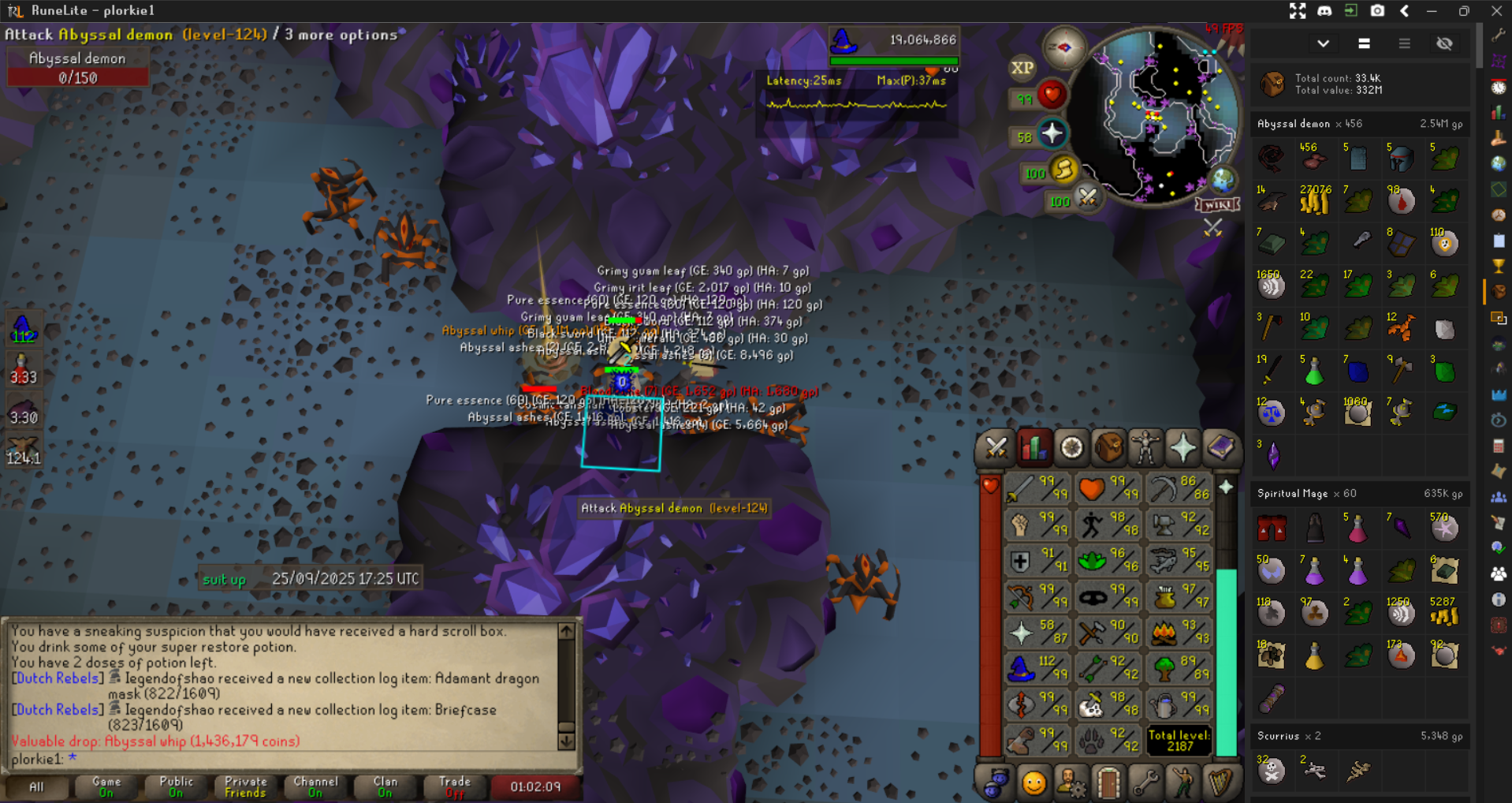Switch to the Inventory tab
This screenshot has width=1512, height=803.
click(x=1108, y=448)
